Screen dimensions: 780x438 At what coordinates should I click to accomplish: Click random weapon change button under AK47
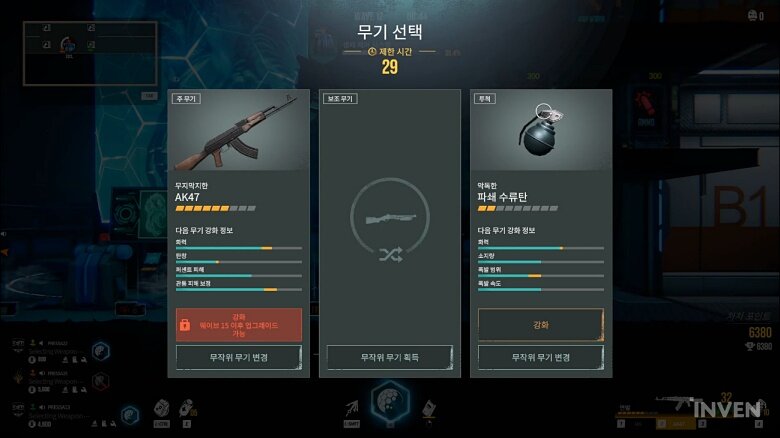[238, 357]
